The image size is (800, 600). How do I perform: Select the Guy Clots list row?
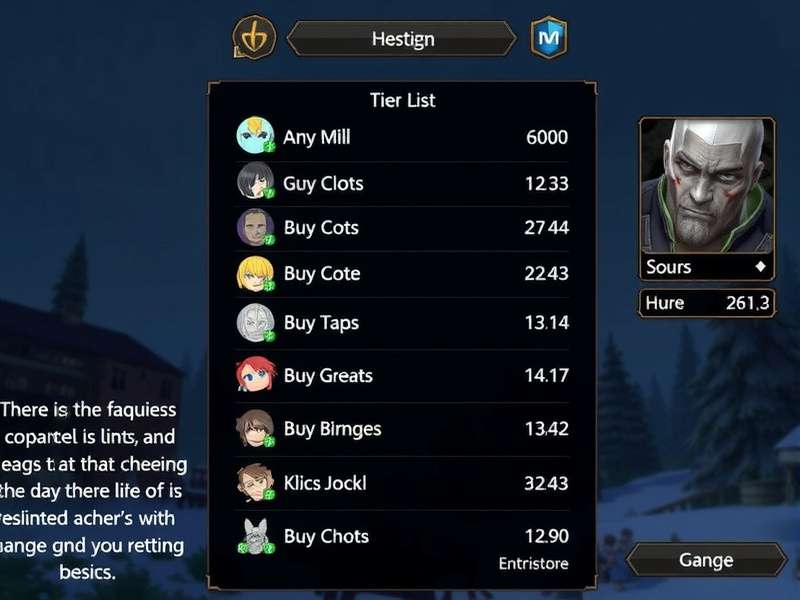402,183
